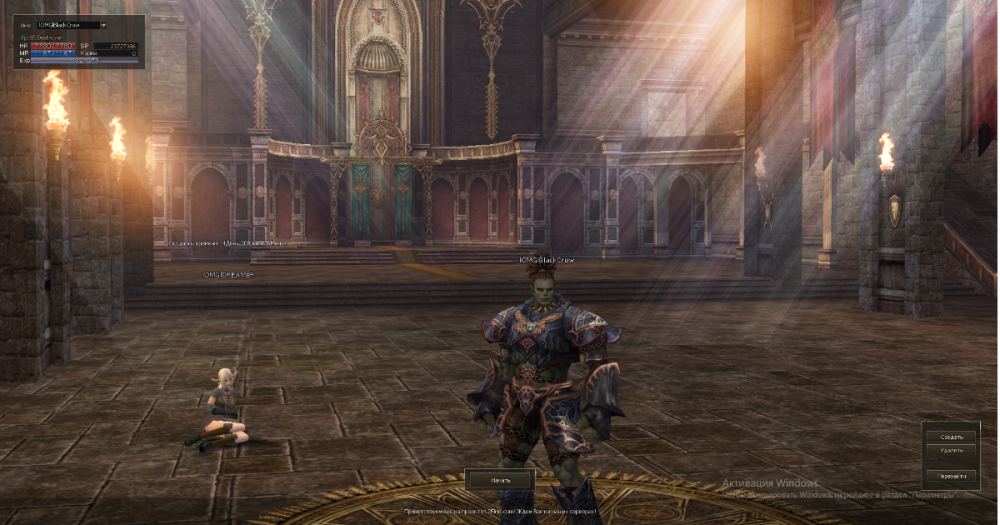The height and width of the screenshot is (525, 1000).
Task: Create a new character with Создать
Action: coord(951,437)
